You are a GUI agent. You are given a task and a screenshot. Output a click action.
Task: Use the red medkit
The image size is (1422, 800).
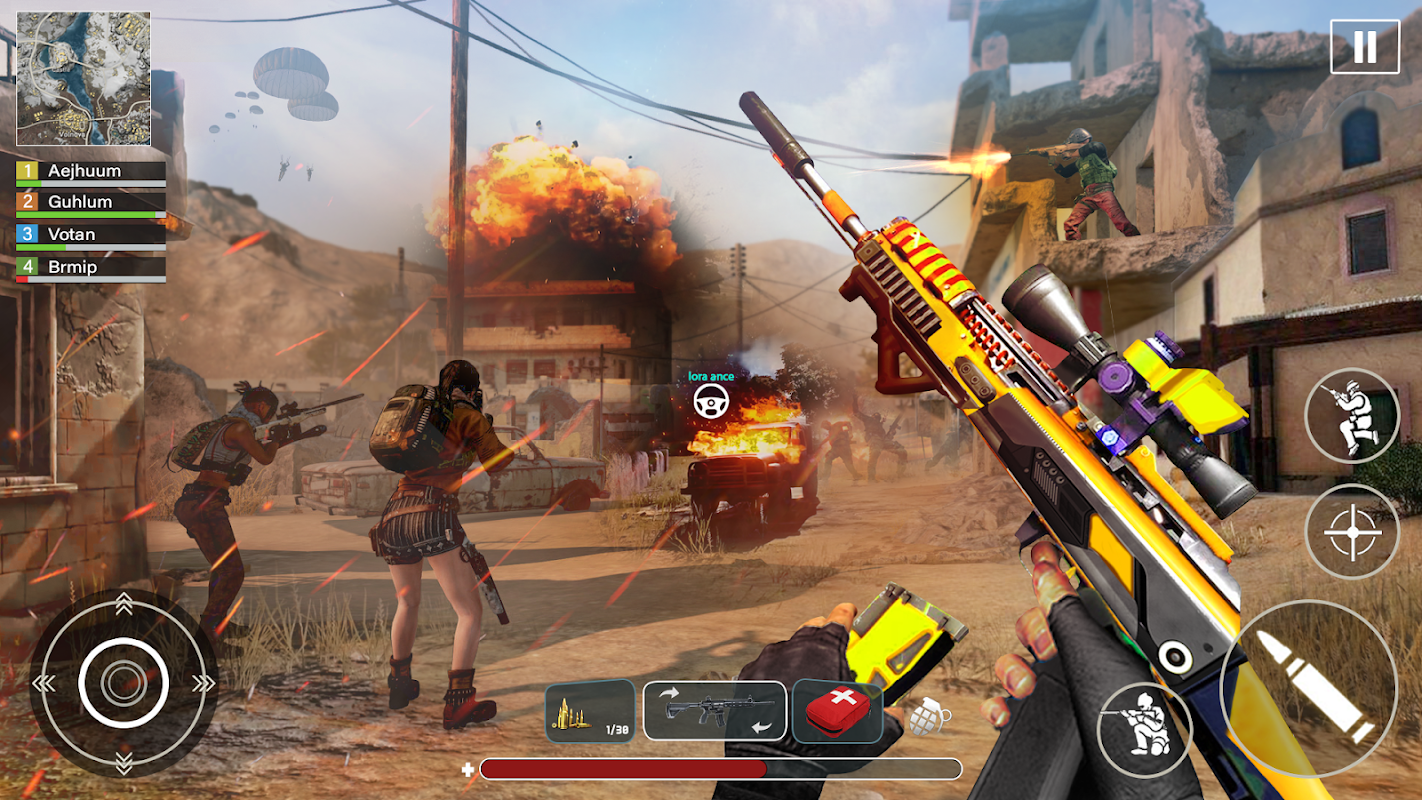837,711
